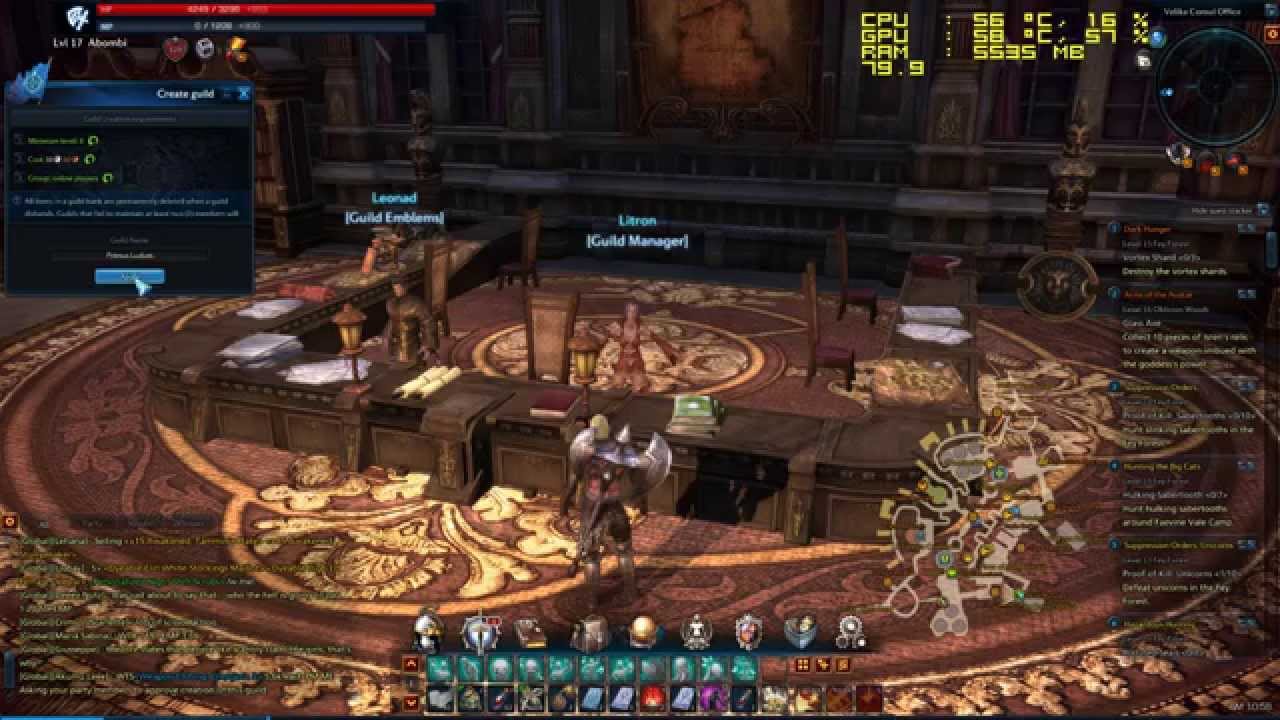Open the crafting gear icon at bottom right
1280x720 pixels.
click(x=848, y=631)
